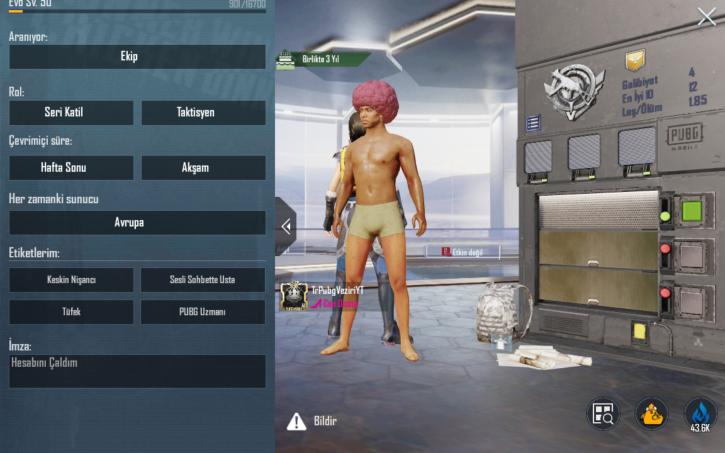Select Akşam online time

click(203, 168)
